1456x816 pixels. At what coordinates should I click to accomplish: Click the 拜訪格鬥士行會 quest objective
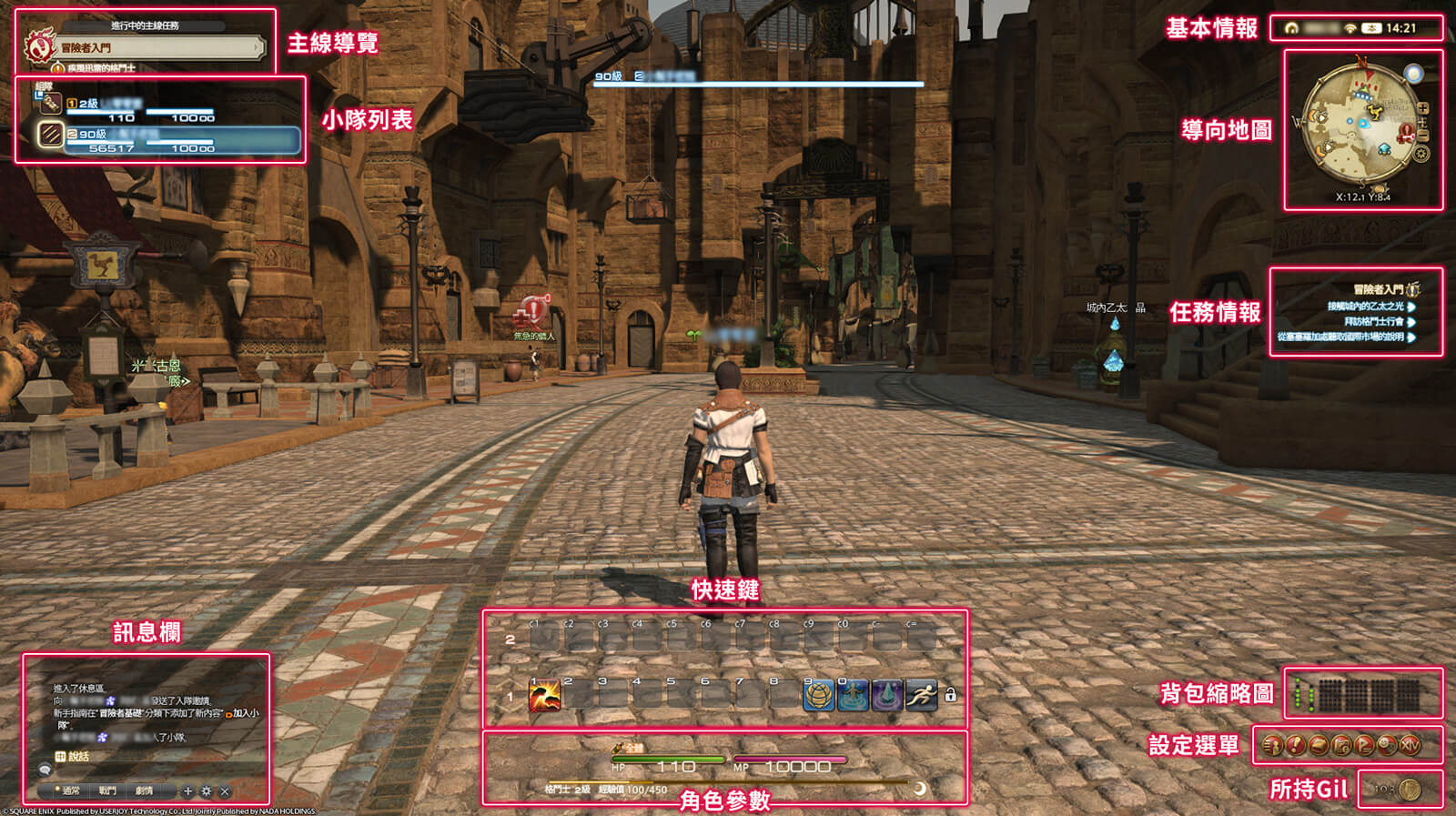pos(1373,321)
